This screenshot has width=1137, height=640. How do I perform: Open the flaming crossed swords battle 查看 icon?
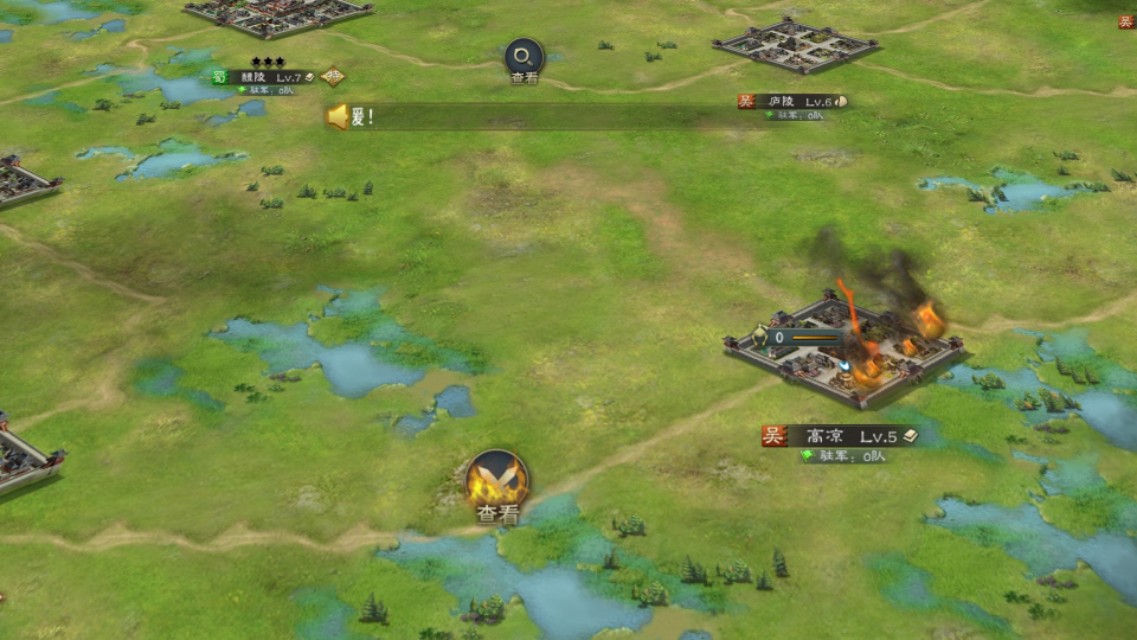click(497, 480)
